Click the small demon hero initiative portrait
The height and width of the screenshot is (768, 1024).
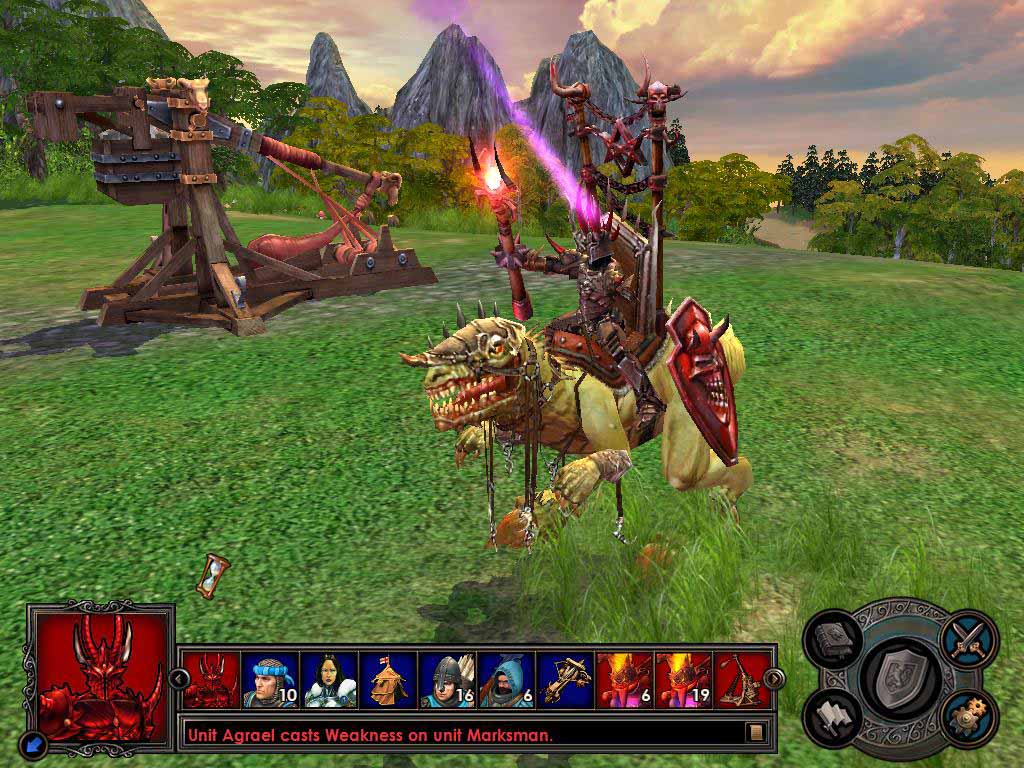coord(212,680)
